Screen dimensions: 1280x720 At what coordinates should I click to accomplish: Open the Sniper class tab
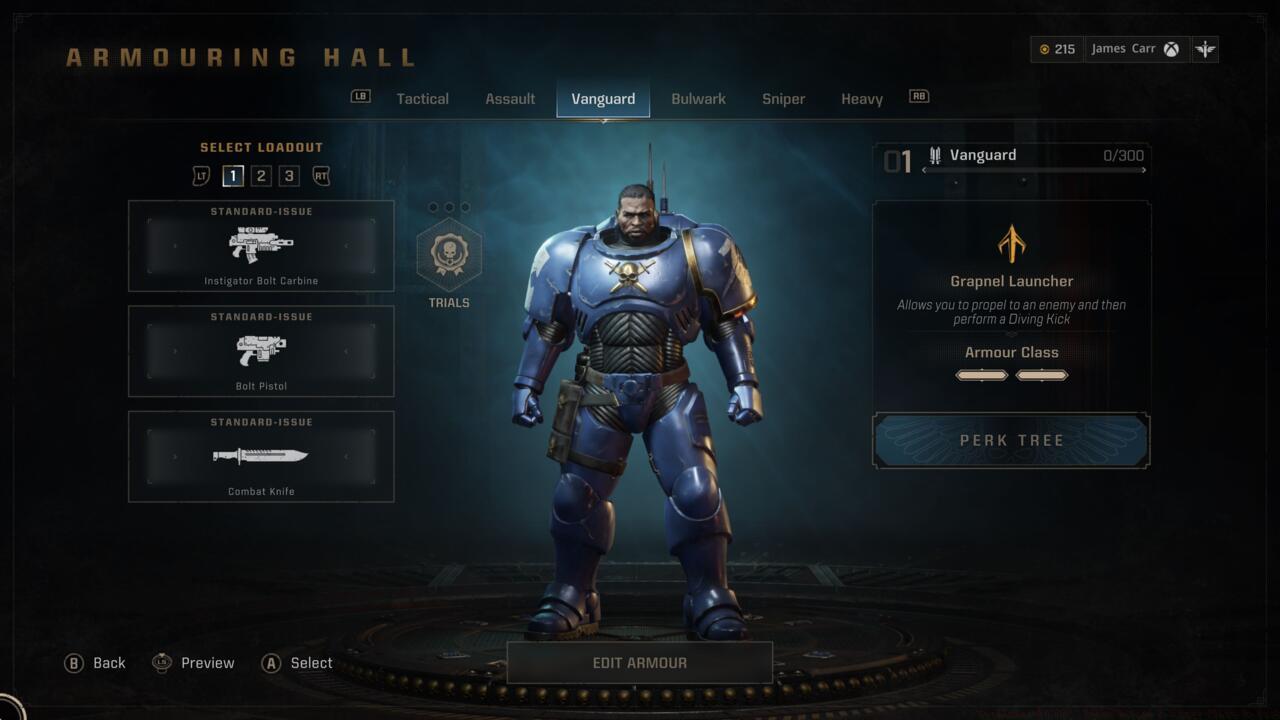click(783, 98)
